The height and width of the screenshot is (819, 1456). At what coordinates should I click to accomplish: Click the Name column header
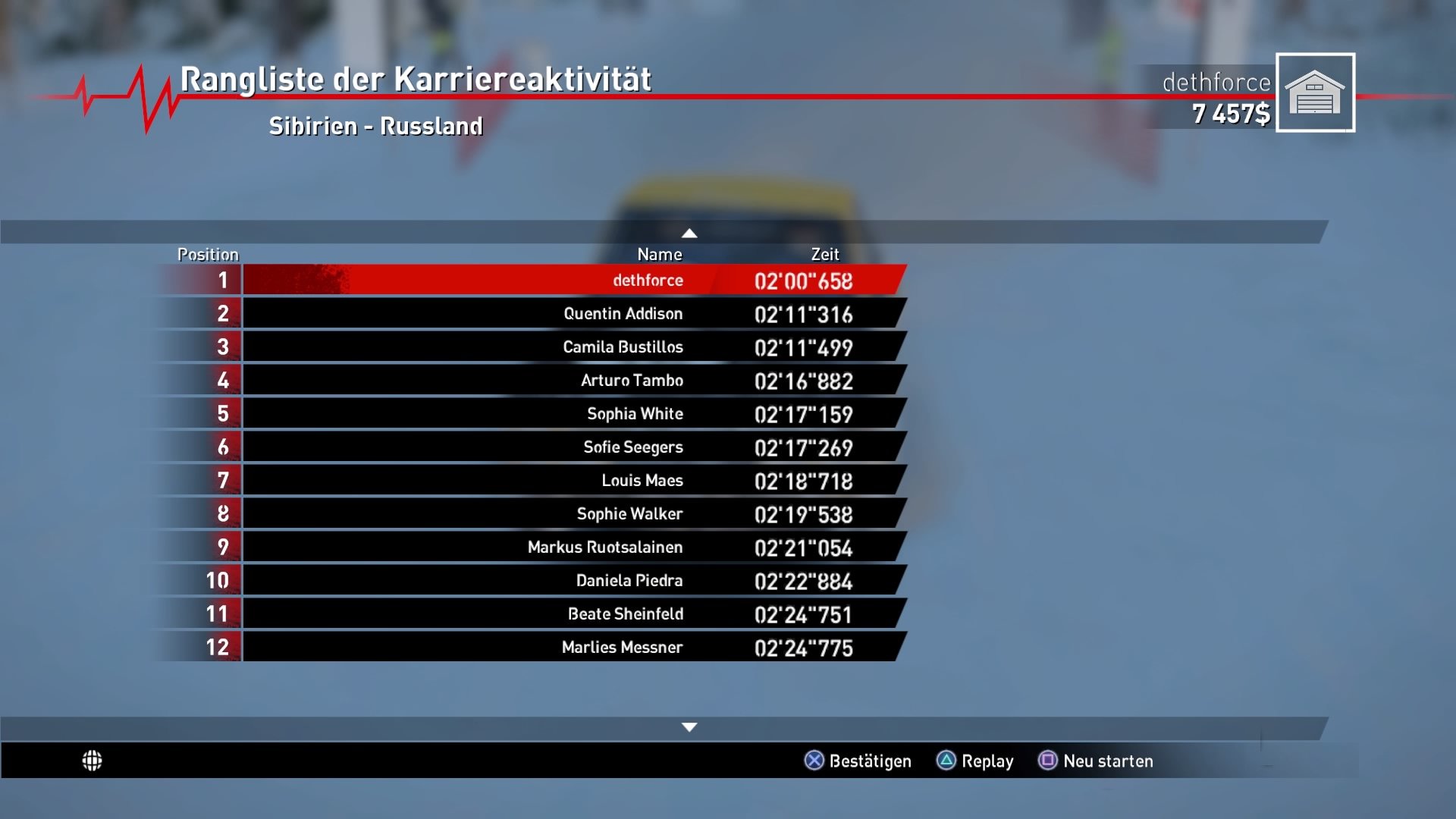[659, 254]
